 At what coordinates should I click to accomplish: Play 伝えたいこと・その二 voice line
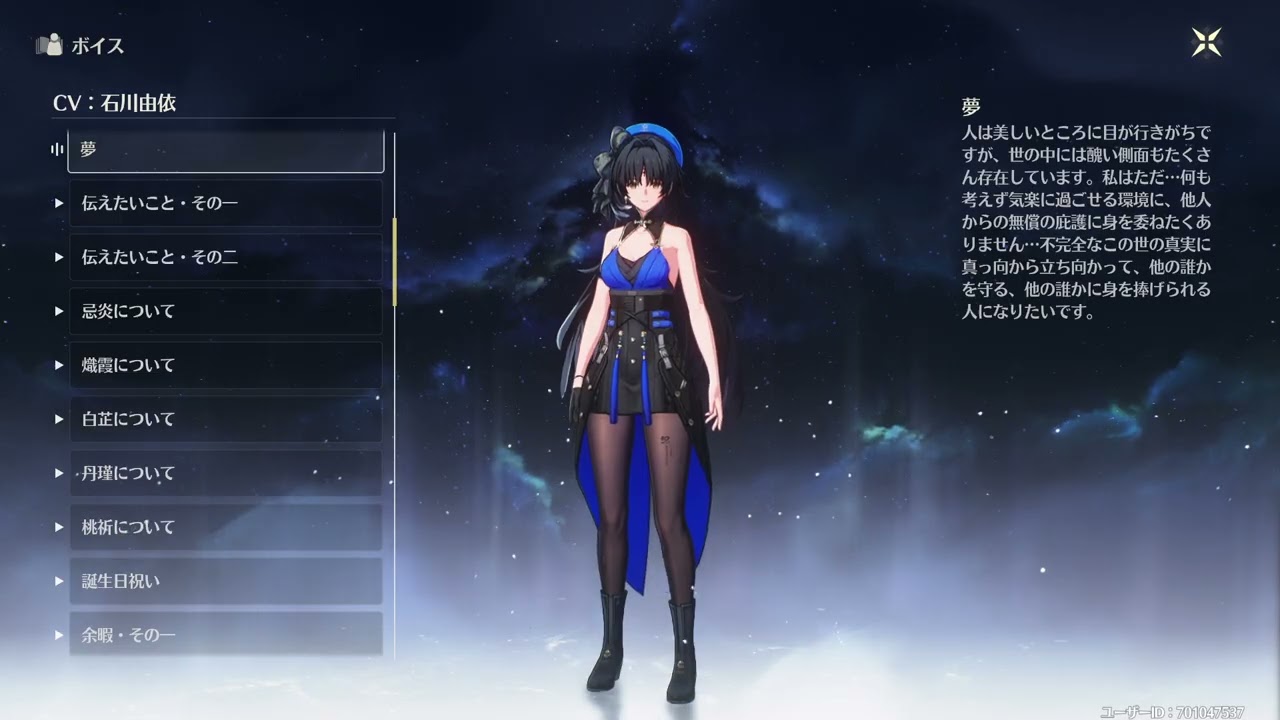(x=225, y=258)
